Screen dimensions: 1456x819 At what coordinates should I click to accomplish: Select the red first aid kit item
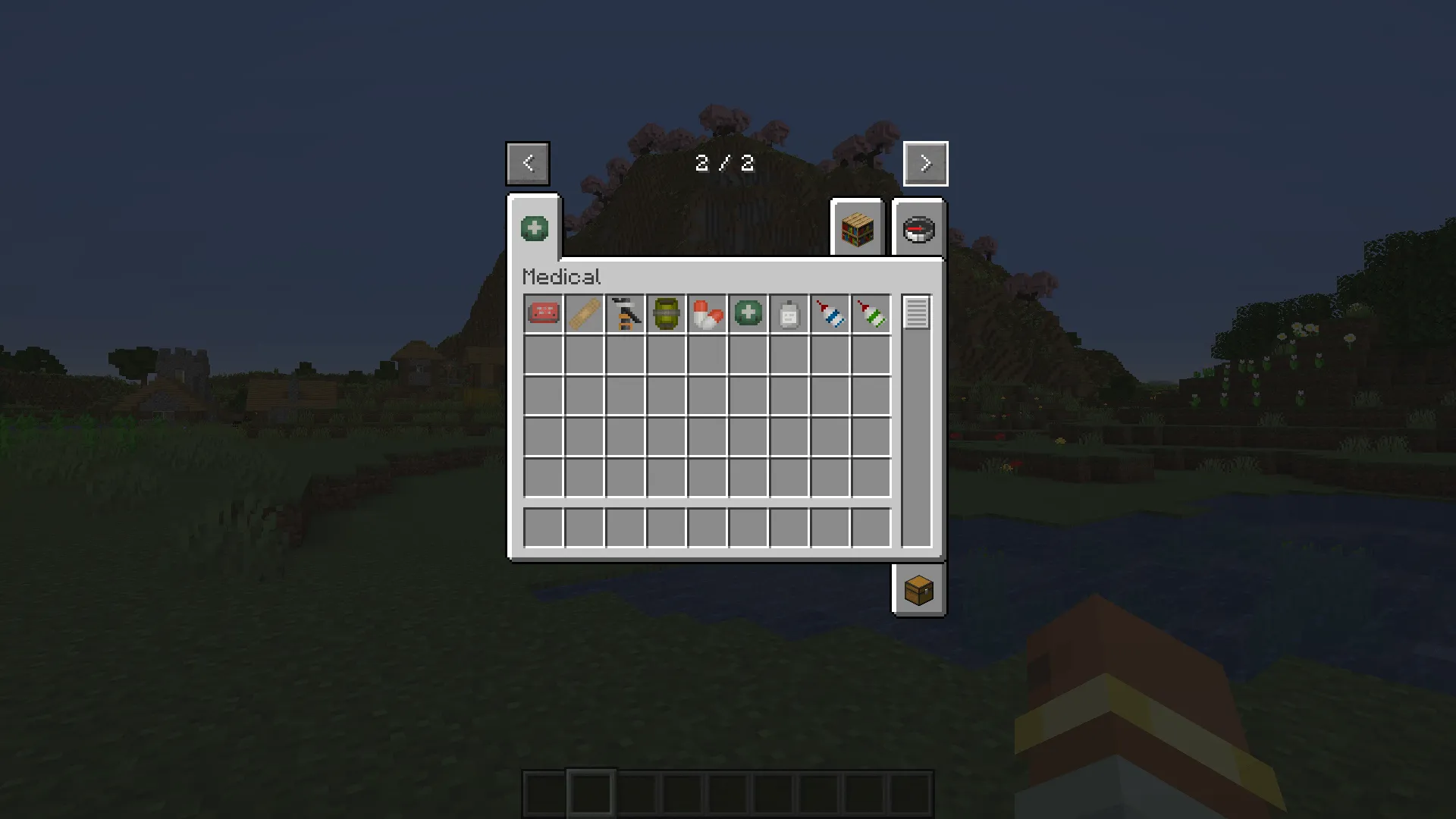(x=543, y=313)
